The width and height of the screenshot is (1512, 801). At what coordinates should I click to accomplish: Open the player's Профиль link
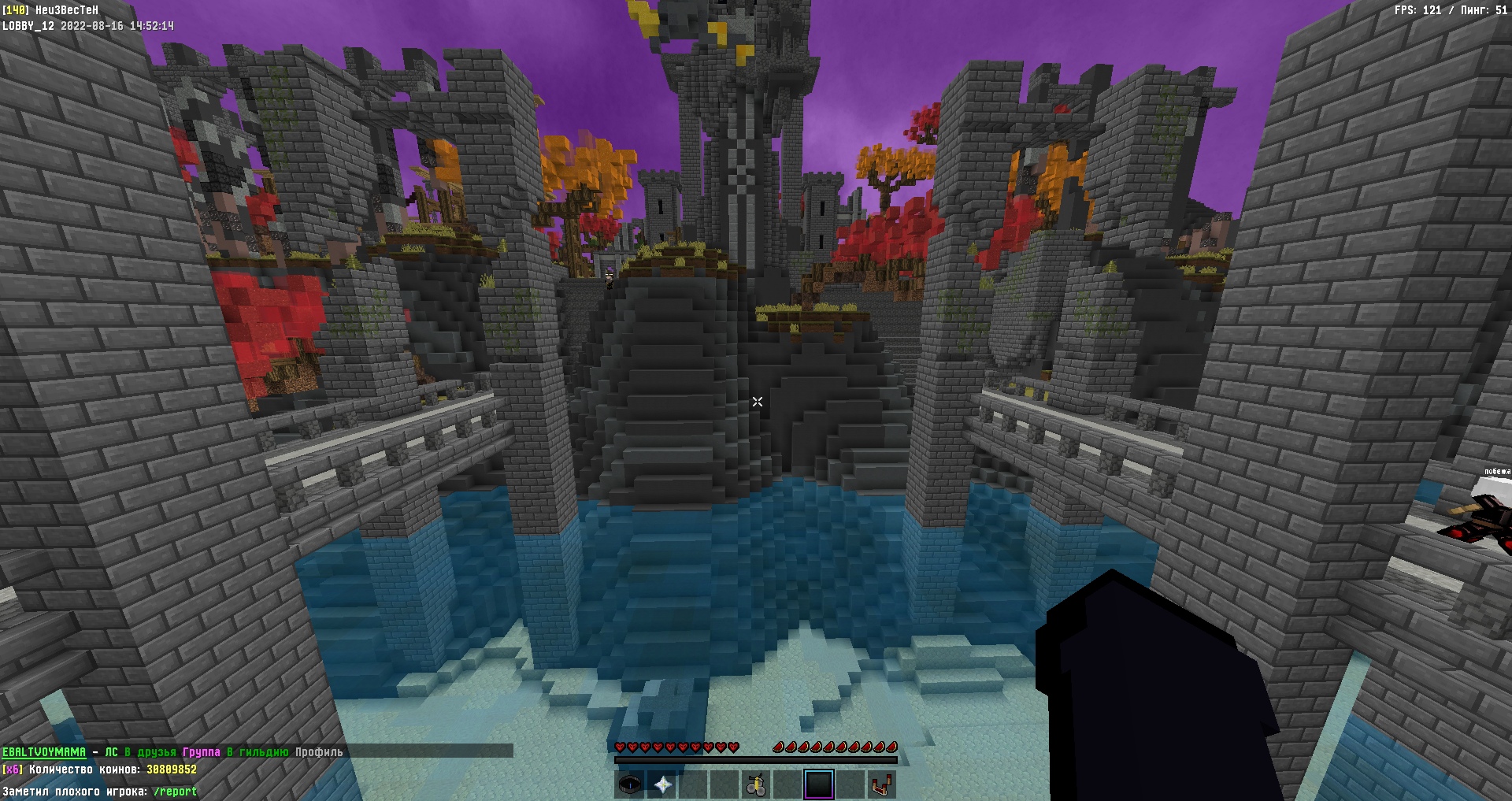coord(319,752)
